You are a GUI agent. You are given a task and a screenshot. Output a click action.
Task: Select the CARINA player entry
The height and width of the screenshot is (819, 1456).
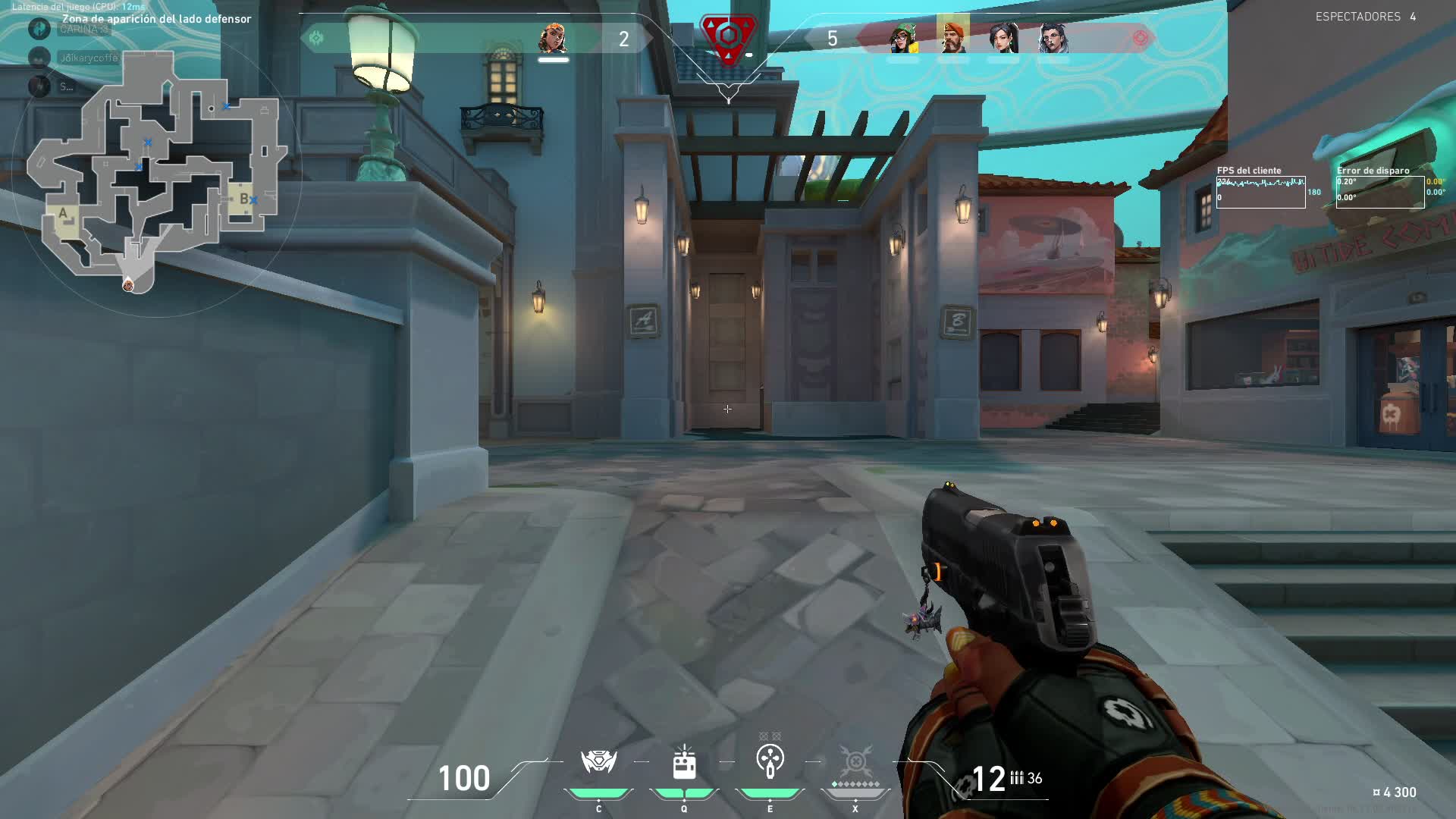click(83, 30)
